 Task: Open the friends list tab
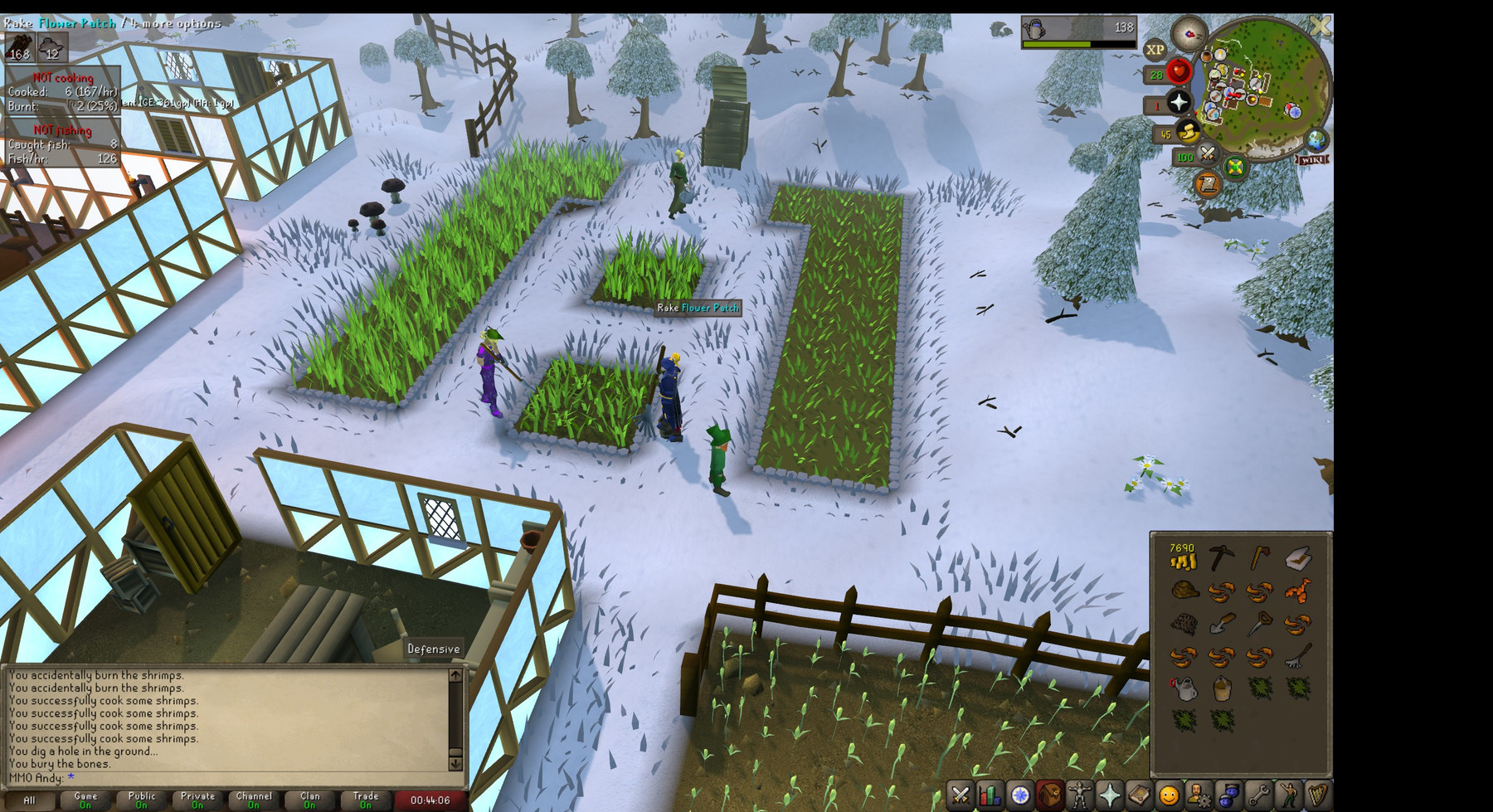(x=1228, y=795)
